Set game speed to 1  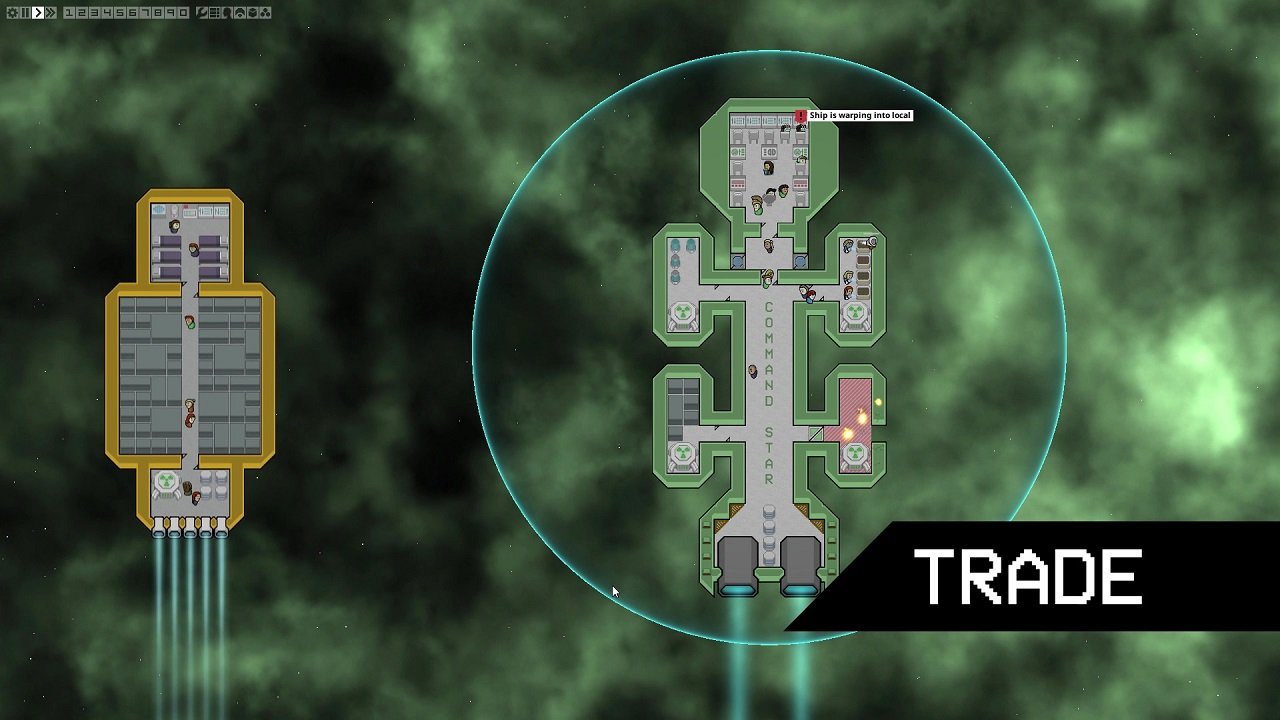[69, 13]
